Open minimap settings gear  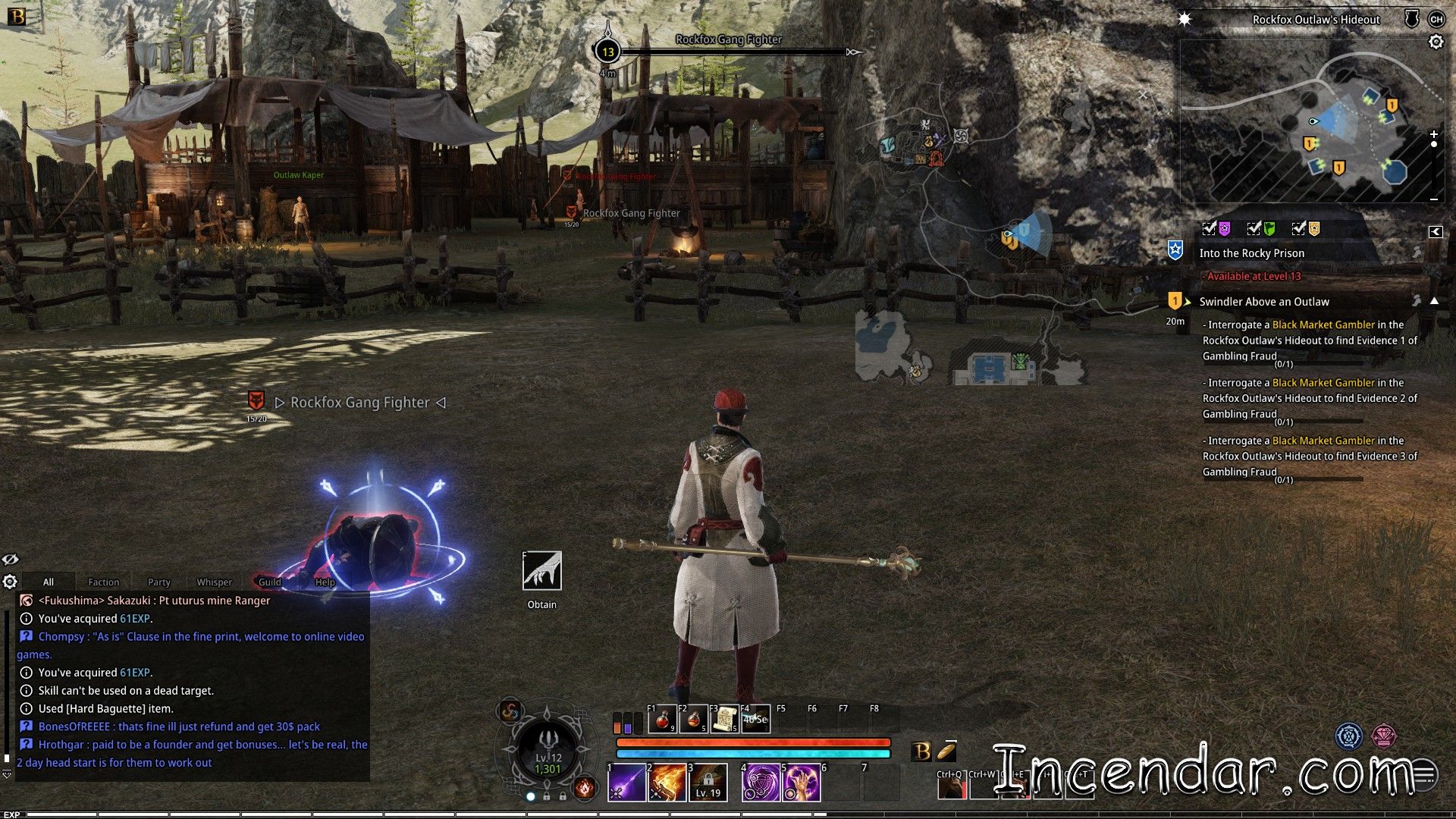point(1436,42)
